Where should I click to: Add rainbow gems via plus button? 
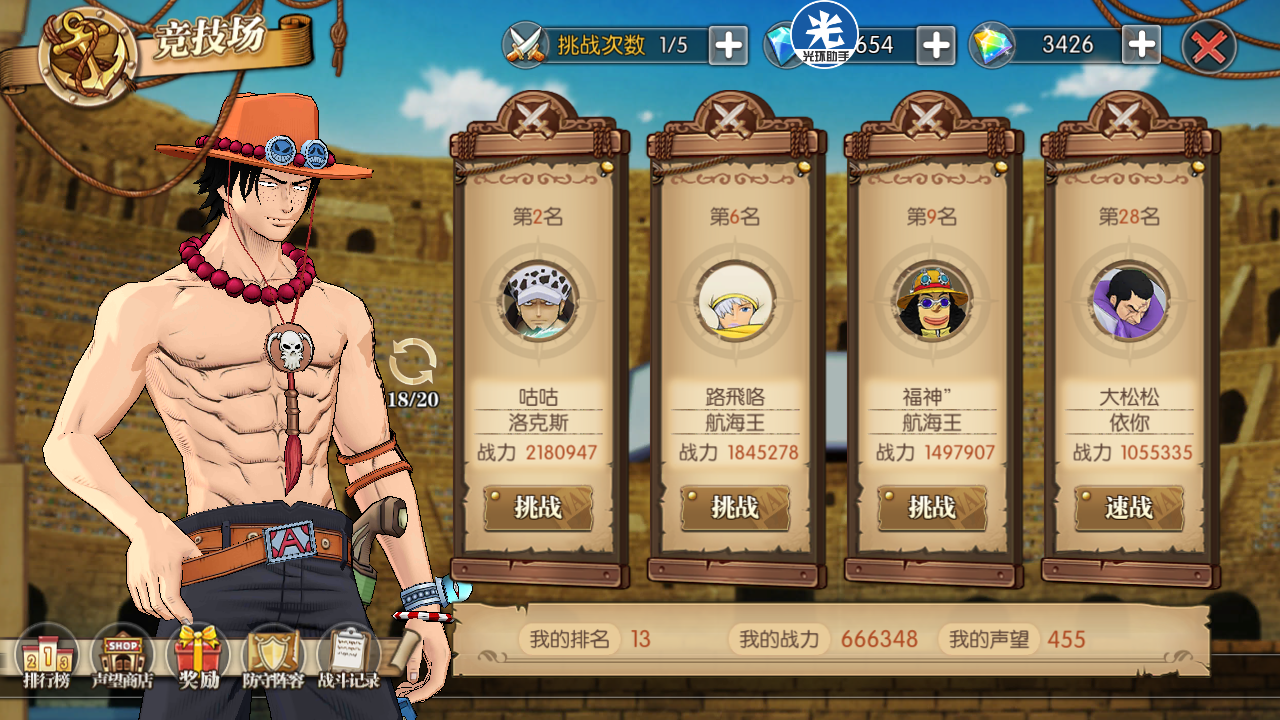coord(1141,45)
